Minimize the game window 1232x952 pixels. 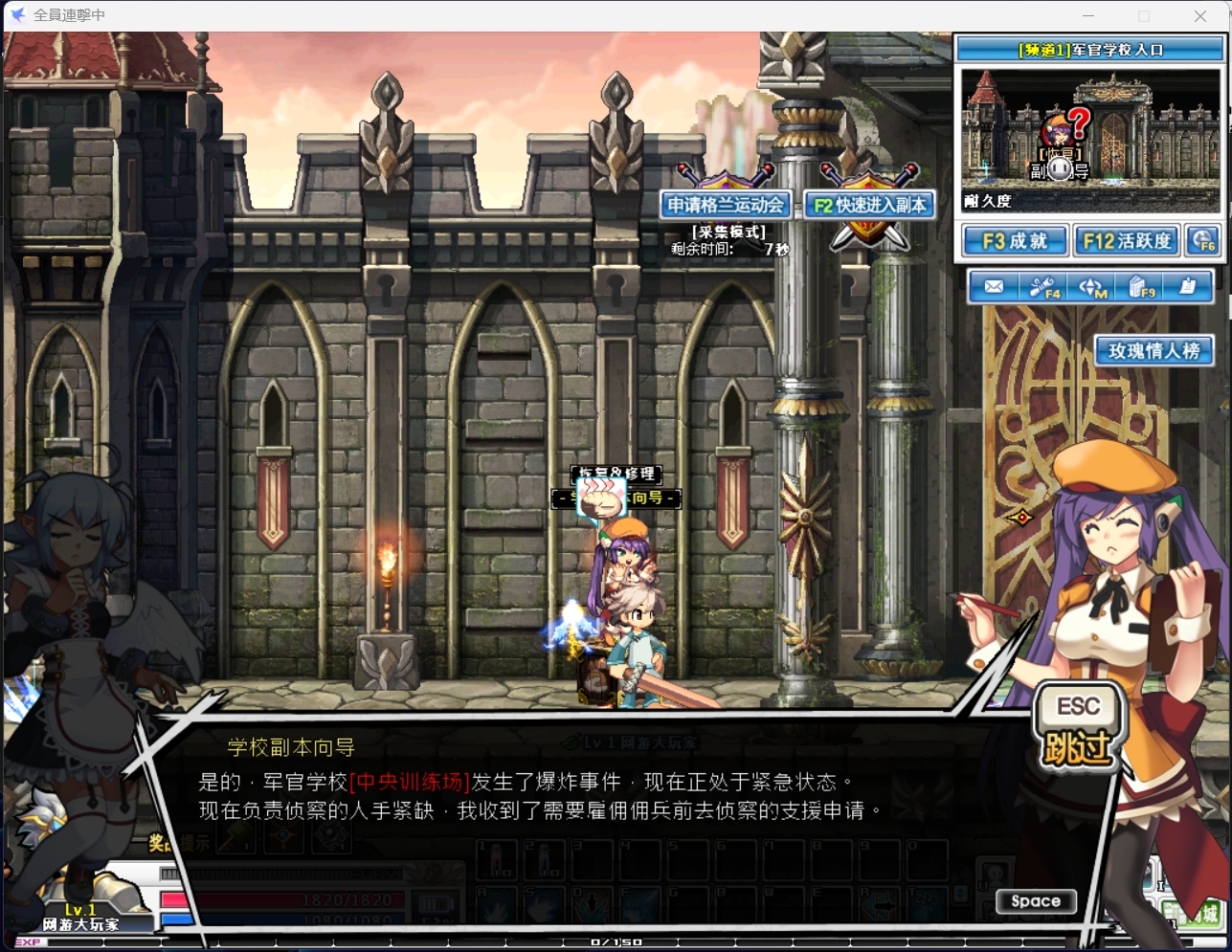[x=1088, y=15]
